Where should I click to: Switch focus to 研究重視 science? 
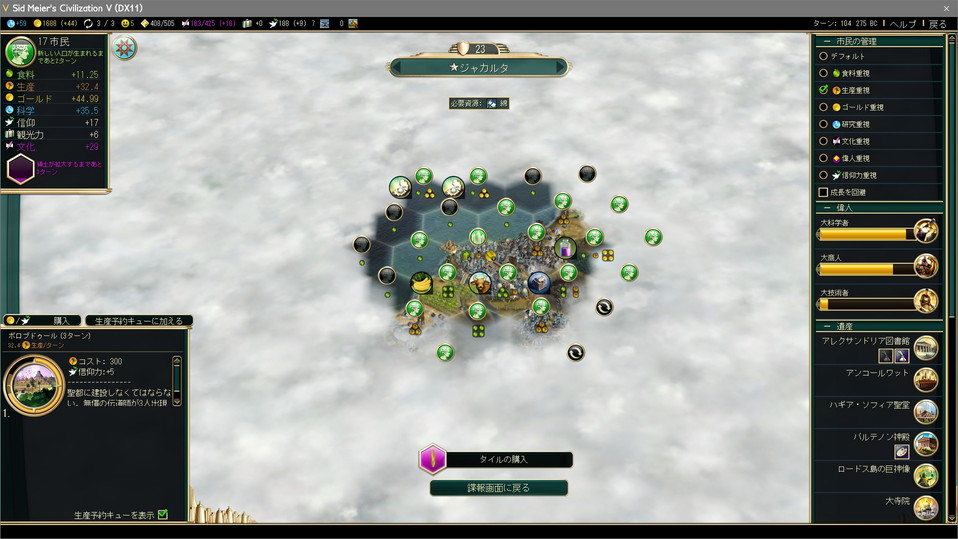(x=824, y=124)
